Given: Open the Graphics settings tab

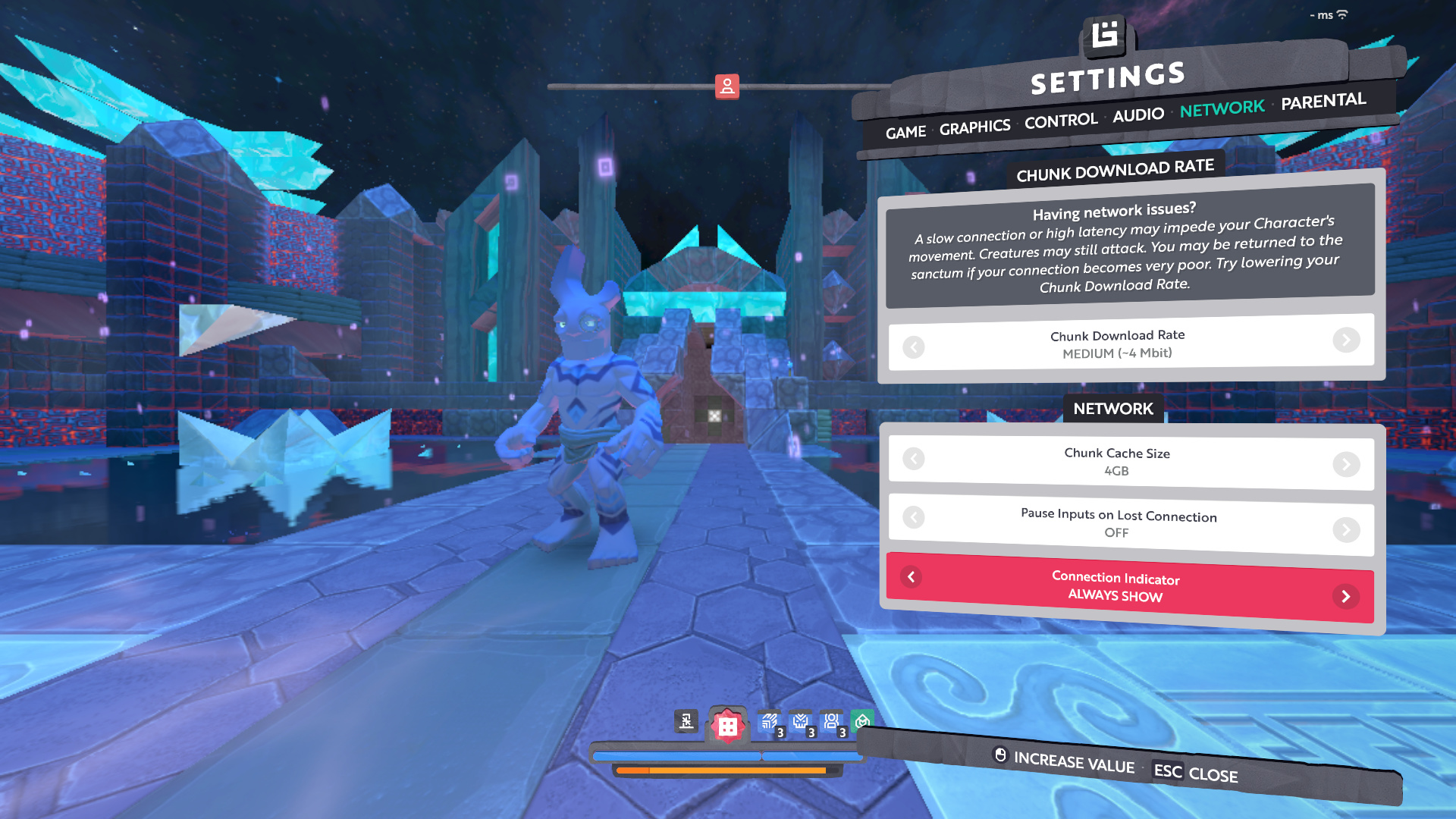Looking at the screenshot, I should 974,127.
